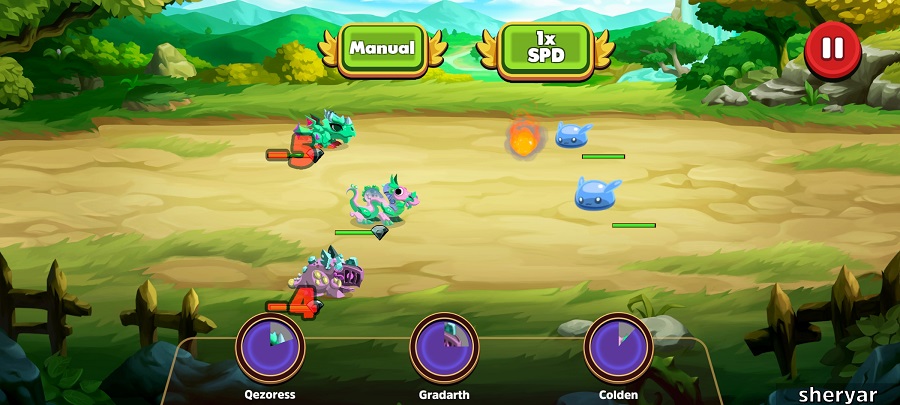
Task: Toggle the Manual battle mode button
Action: 382,47
